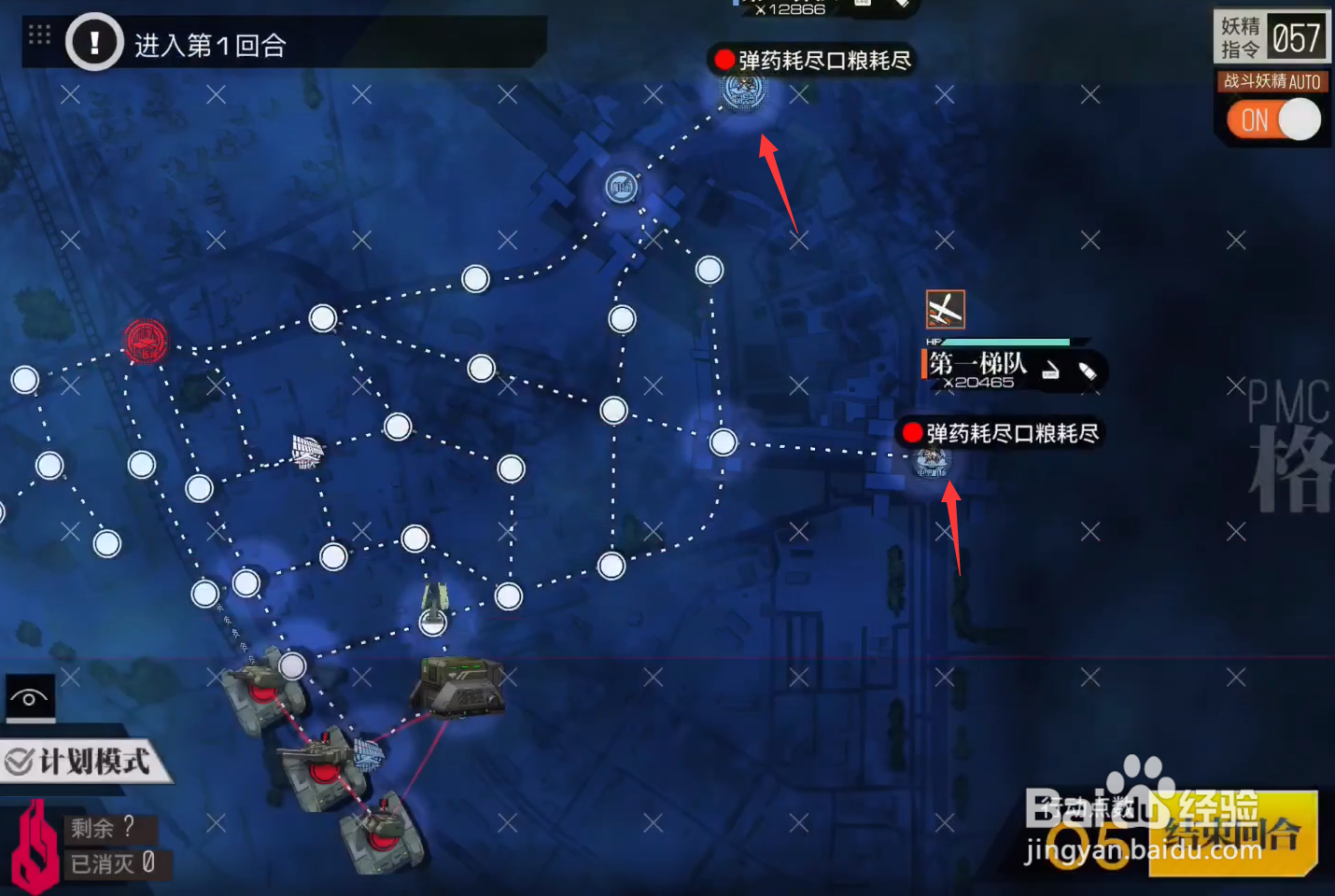Open the 妖精指令 057 counter panel
The width and height of the screenshot is (1335, 896).
pos(1272,37)
